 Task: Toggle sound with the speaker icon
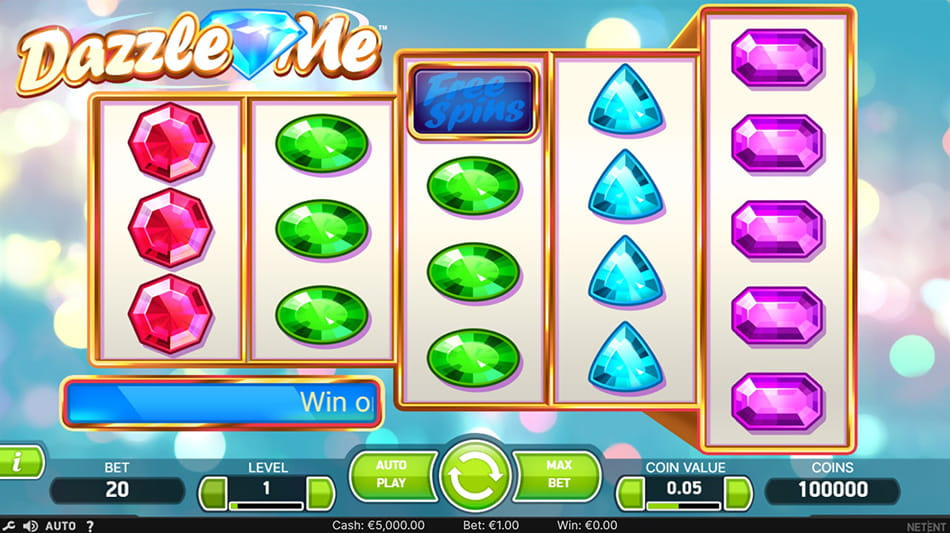point(30,525)
